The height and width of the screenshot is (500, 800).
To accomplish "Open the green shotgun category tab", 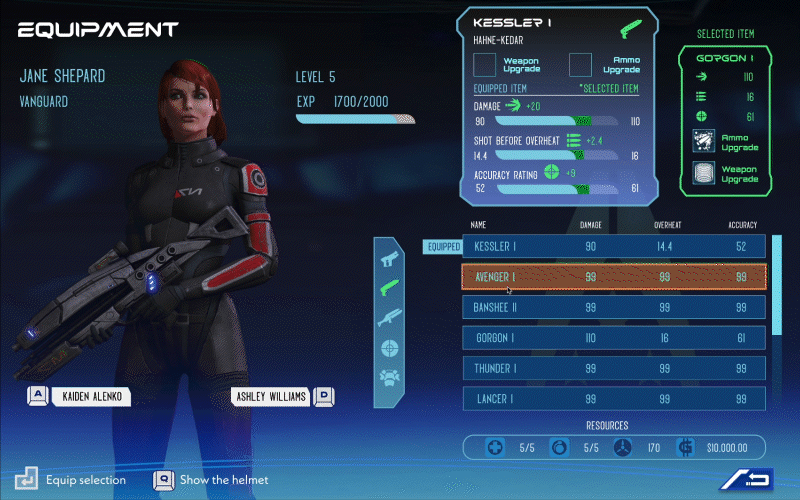I will (x=390, y=288).
